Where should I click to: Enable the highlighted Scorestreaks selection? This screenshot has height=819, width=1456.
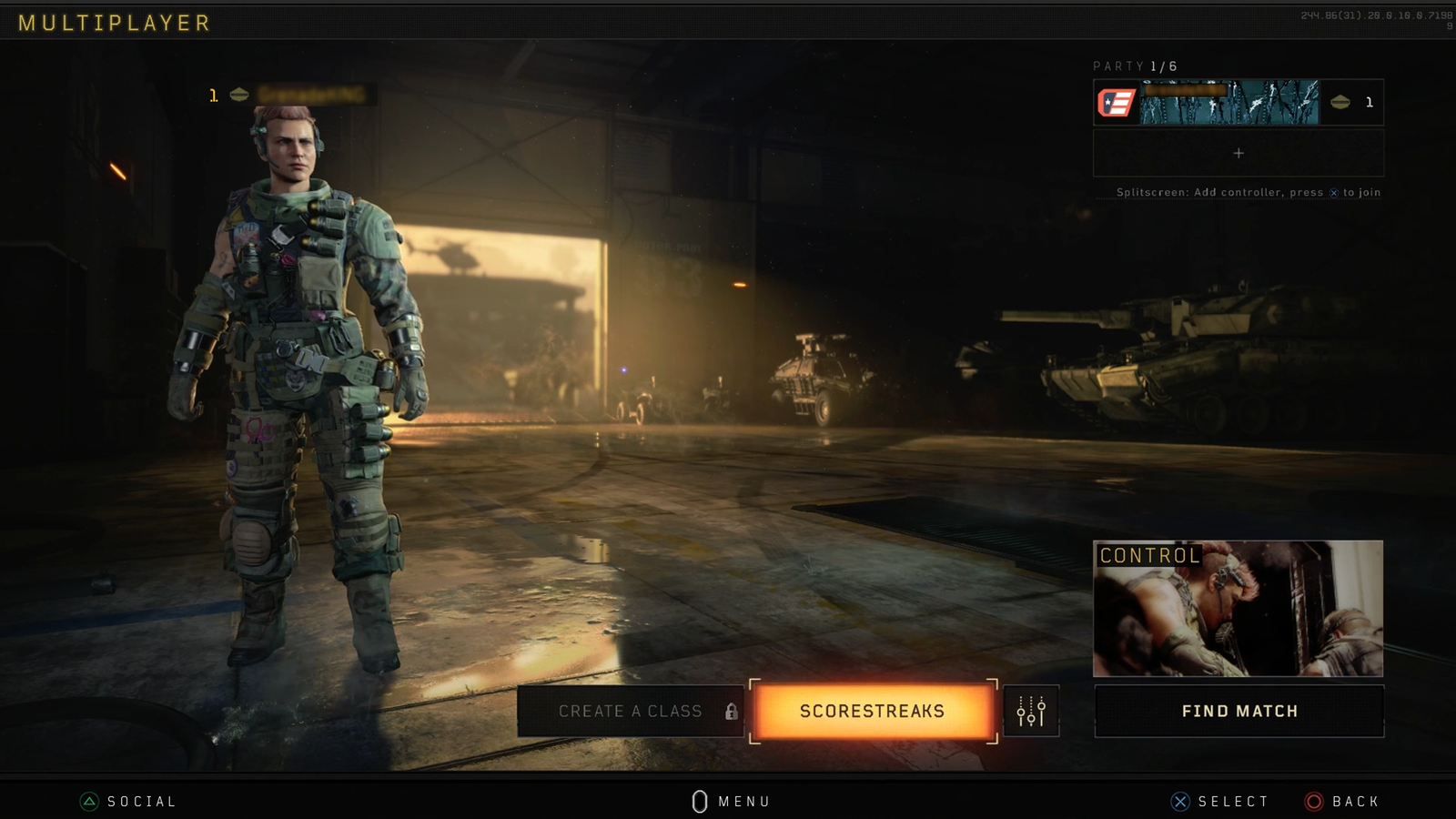871,713
